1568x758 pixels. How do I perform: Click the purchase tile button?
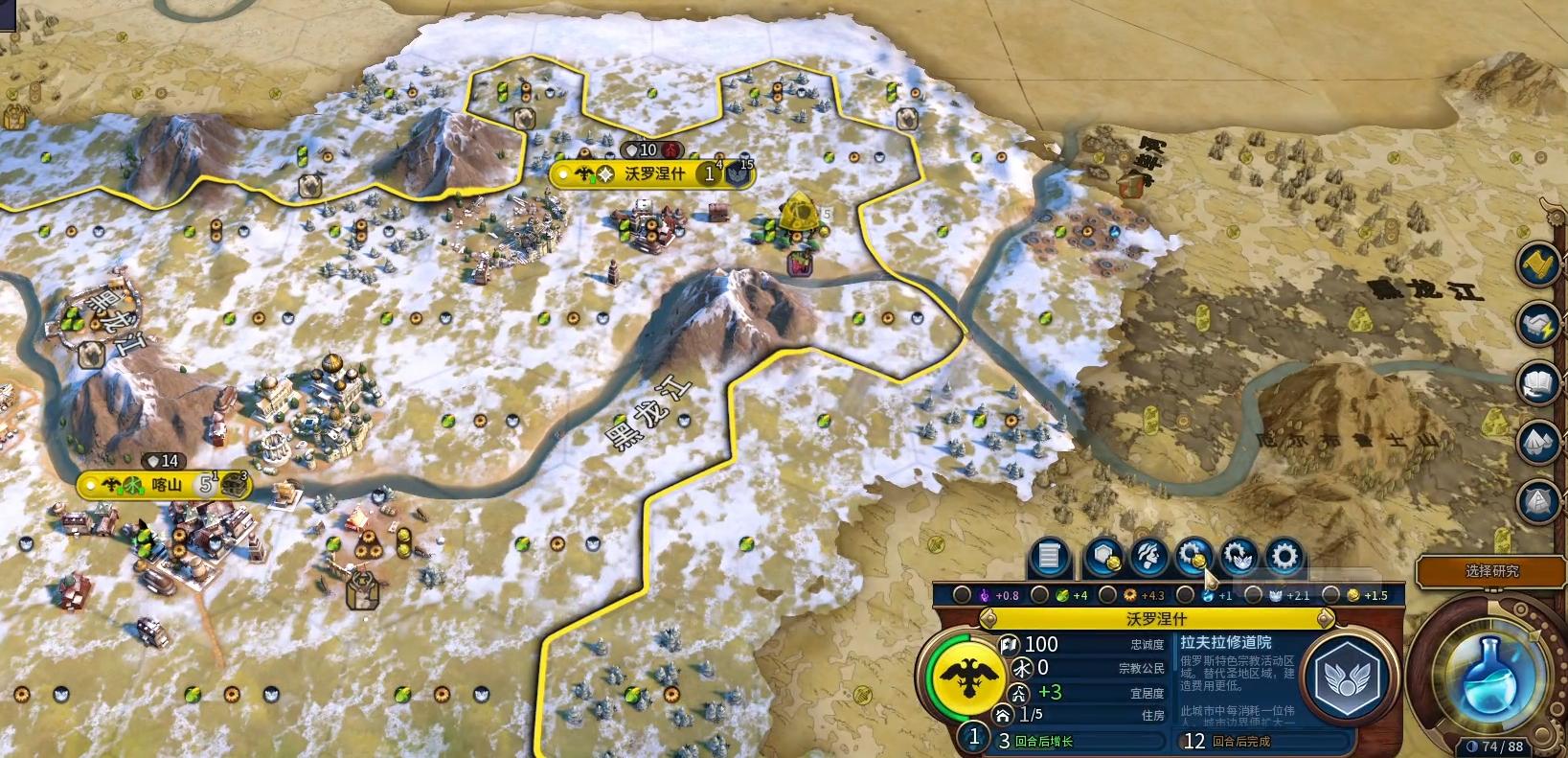click(x=1105, y=556)
